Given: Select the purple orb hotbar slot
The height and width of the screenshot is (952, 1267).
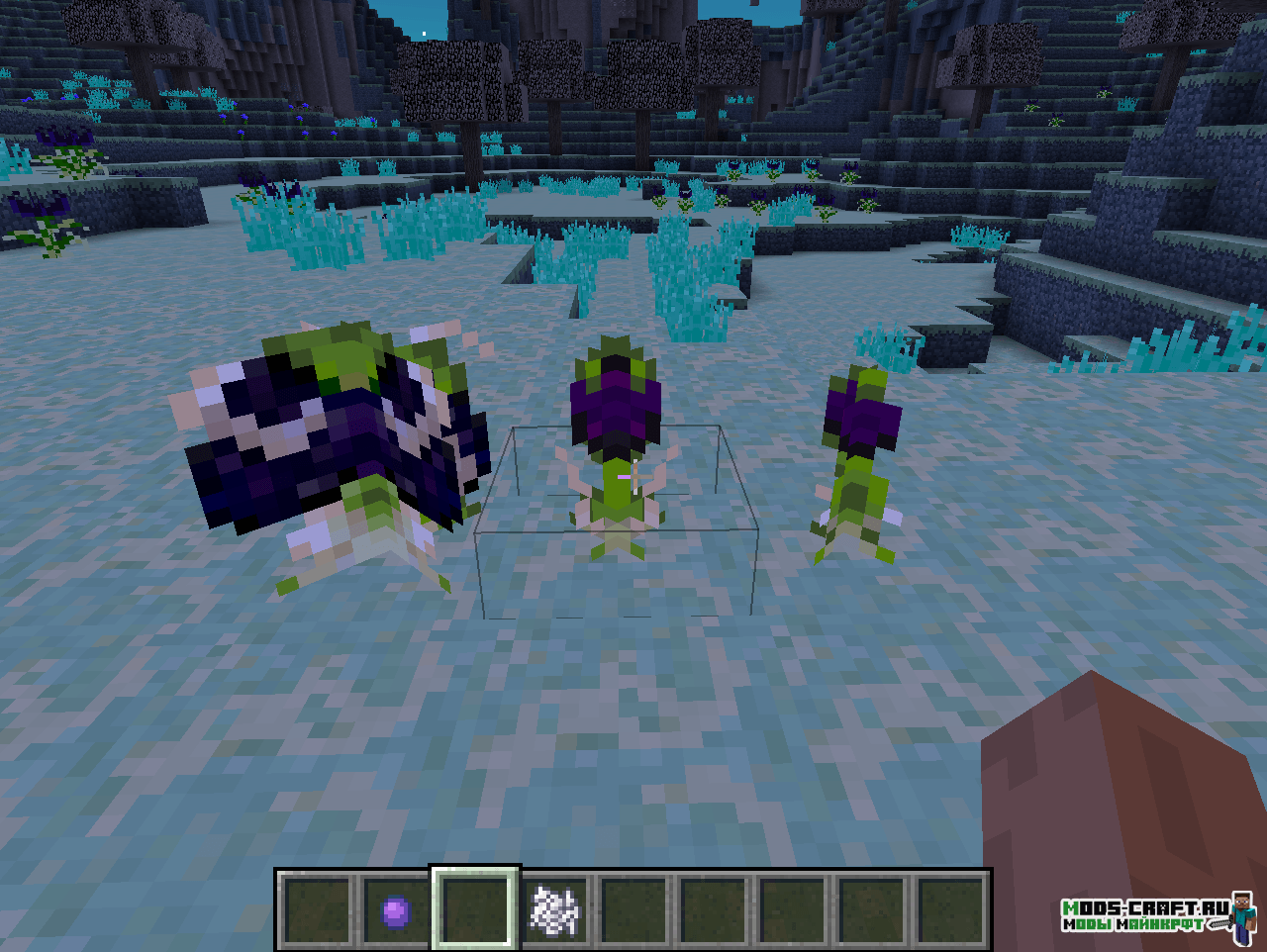Looking at the screenshot, I should click(x=396, y=909).
